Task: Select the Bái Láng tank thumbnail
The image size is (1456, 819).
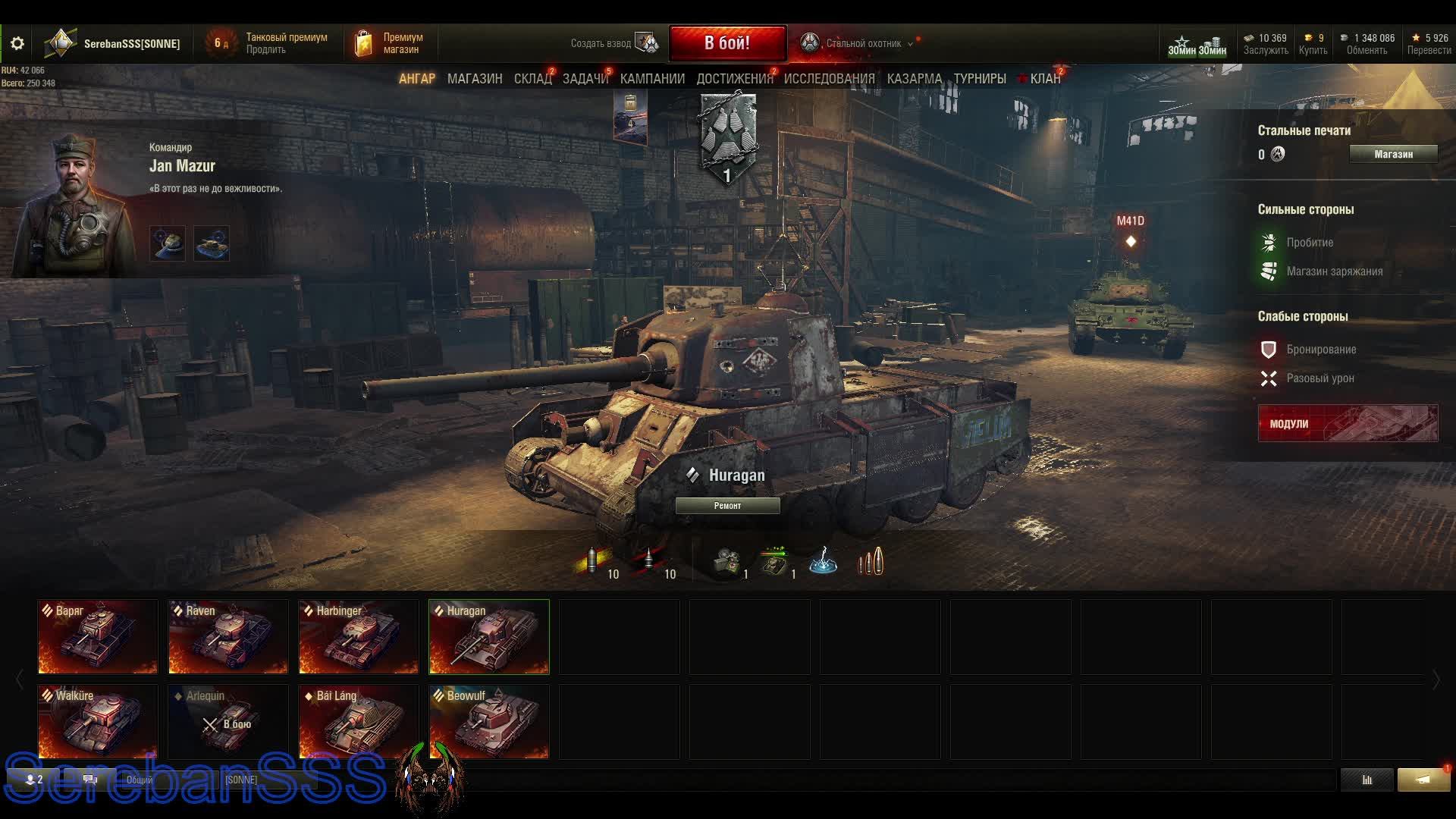Action: coord(359,722)
